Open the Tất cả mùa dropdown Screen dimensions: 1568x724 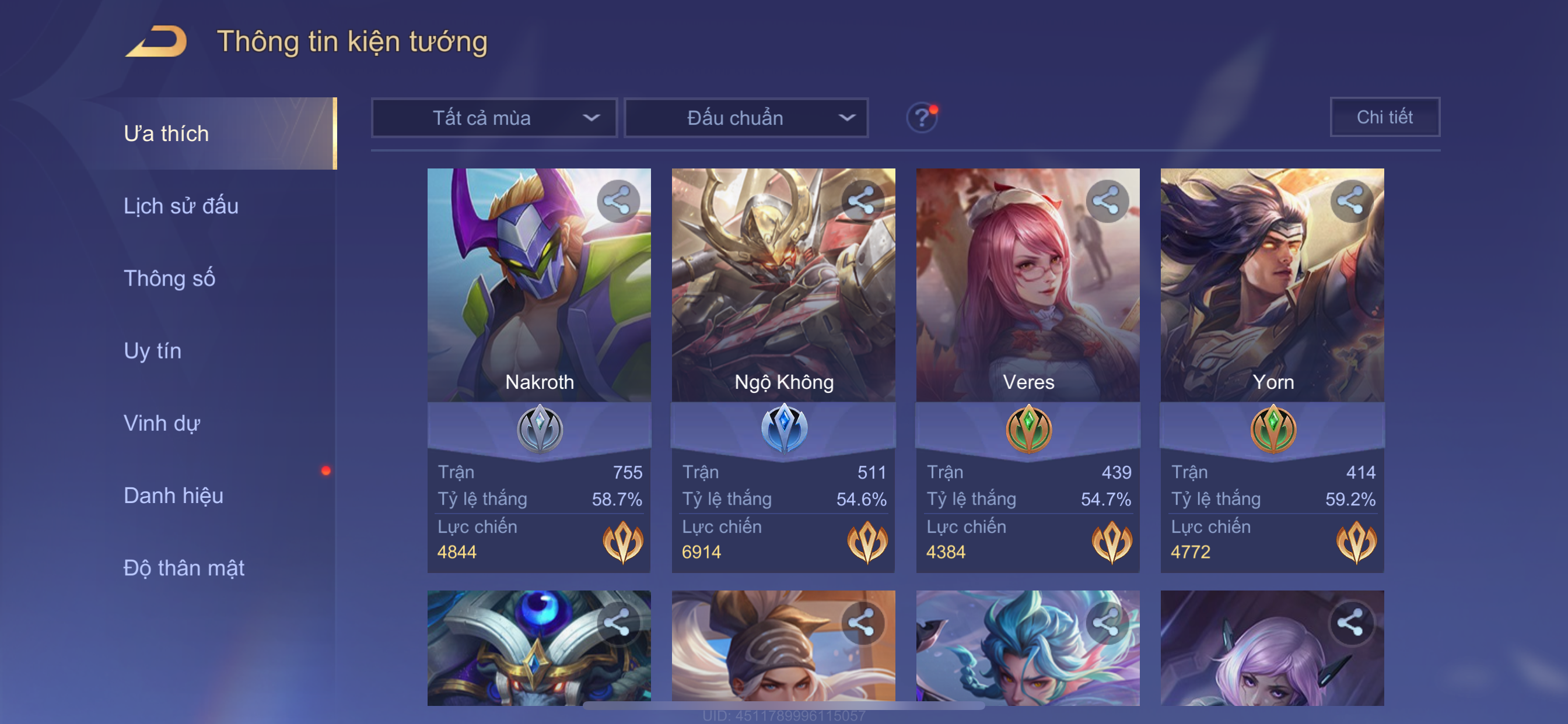point(494,117)
